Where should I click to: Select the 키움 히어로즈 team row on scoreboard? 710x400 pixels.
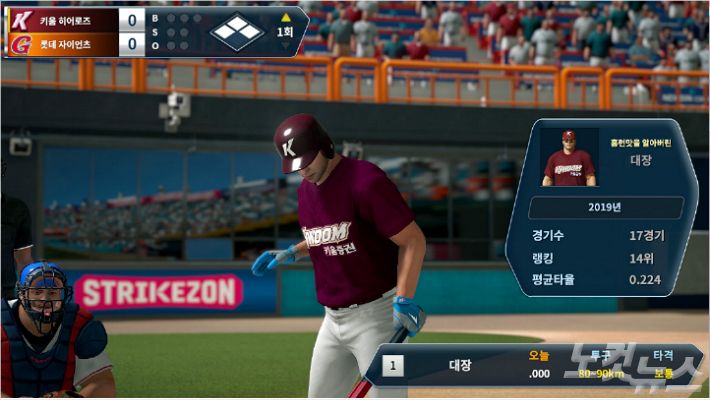pos(75,19)
